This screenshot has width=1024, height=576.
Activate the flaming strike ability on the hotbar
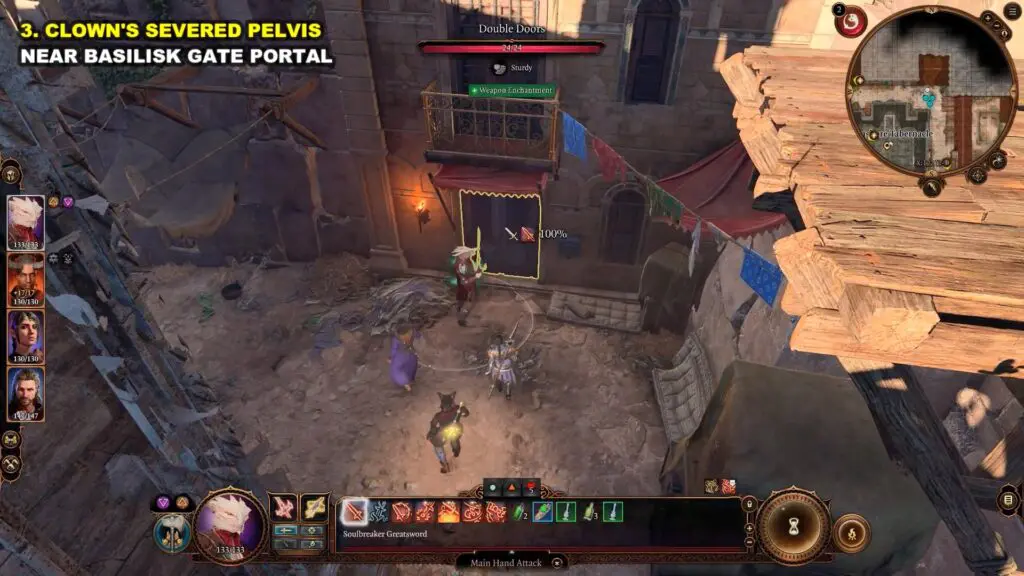pyautogui.click(x=449, y=512)
